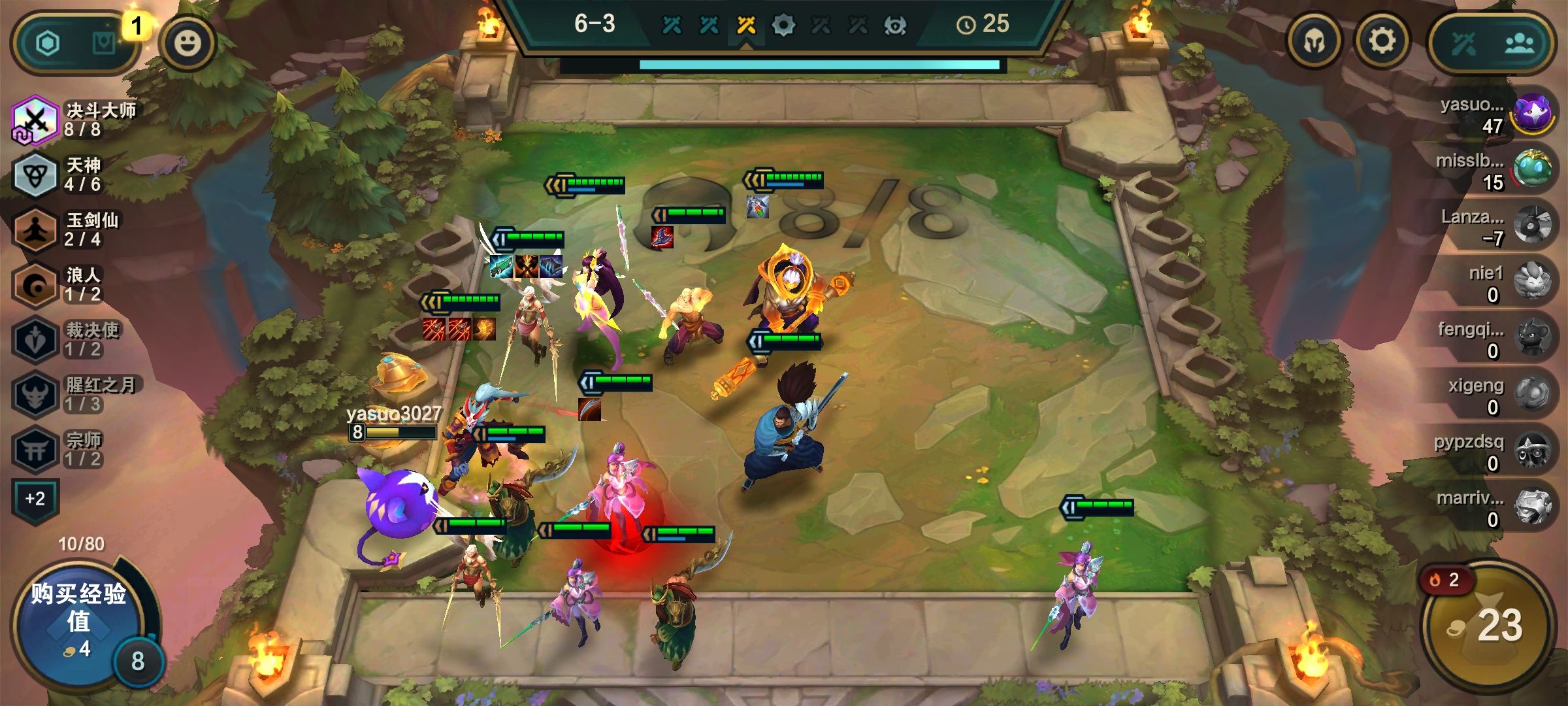Image resolution: width=1568 pixels, height=706 pixels.
Task: Select misslb player row in scoreboard
Action: tap(1496, 171)
